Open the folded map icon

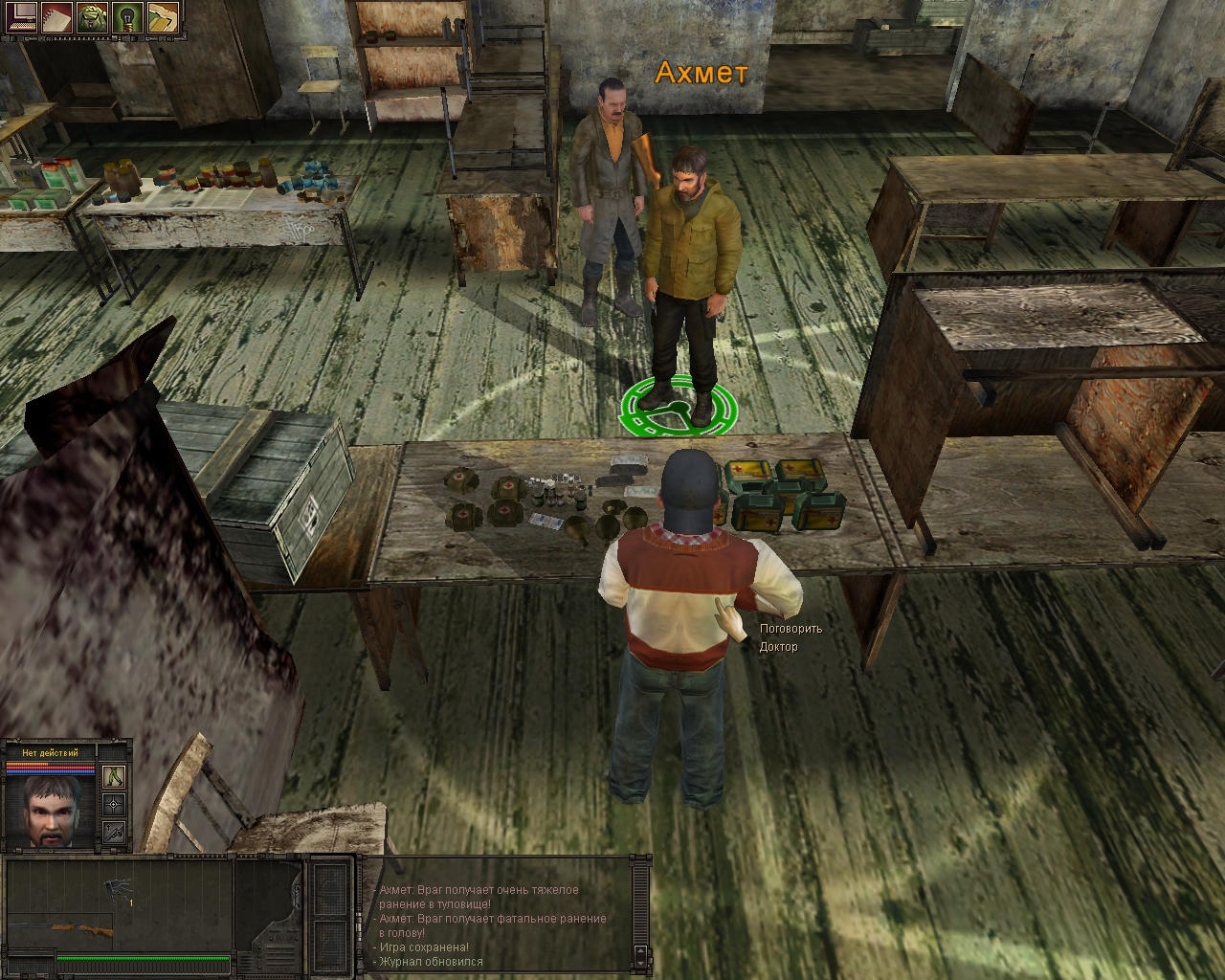point(163,16)
